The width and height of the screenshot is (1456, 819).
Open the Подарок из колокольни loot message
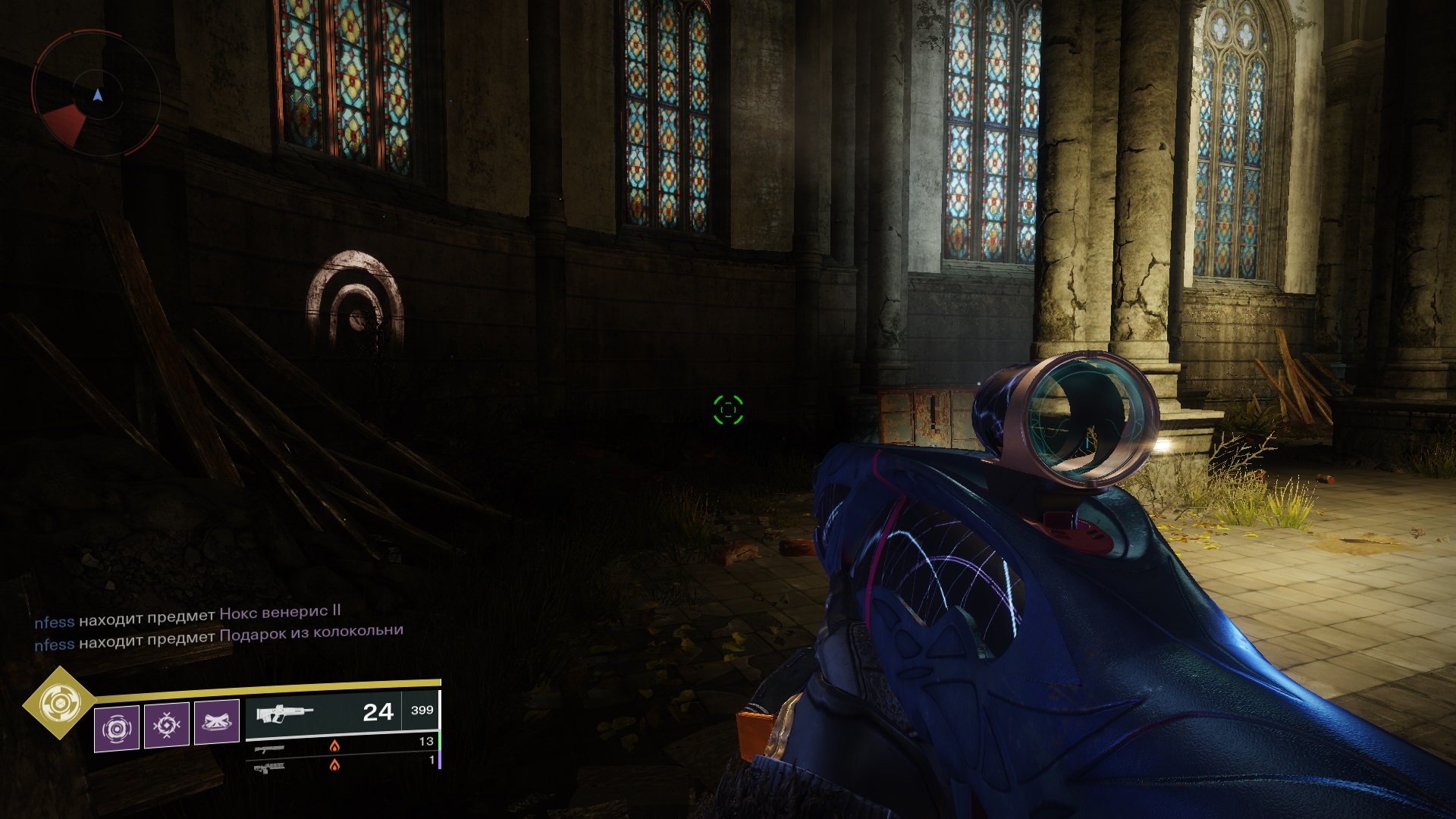coord(311,634)
